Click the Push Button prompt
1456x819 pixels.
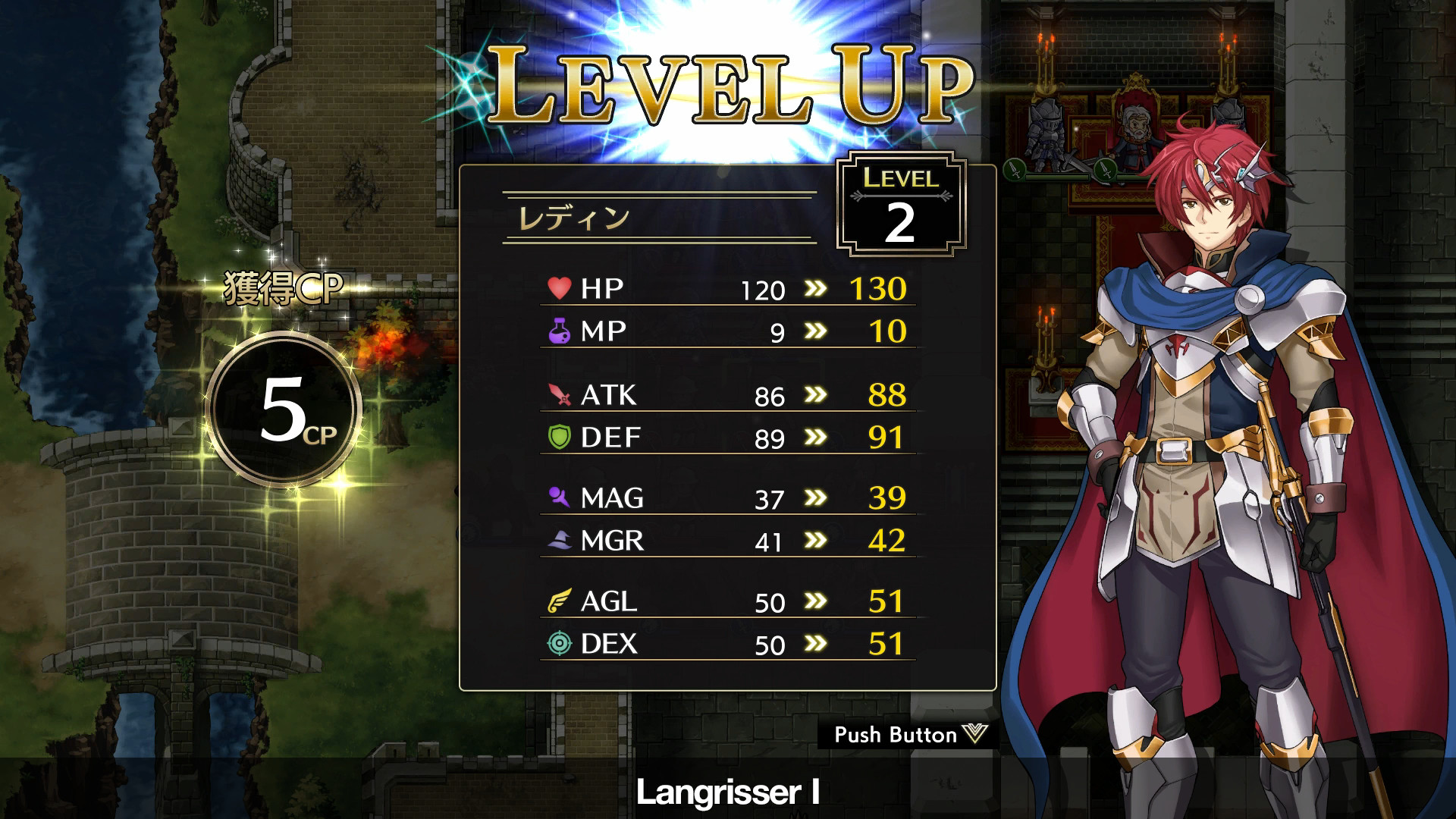coord(907,734)
